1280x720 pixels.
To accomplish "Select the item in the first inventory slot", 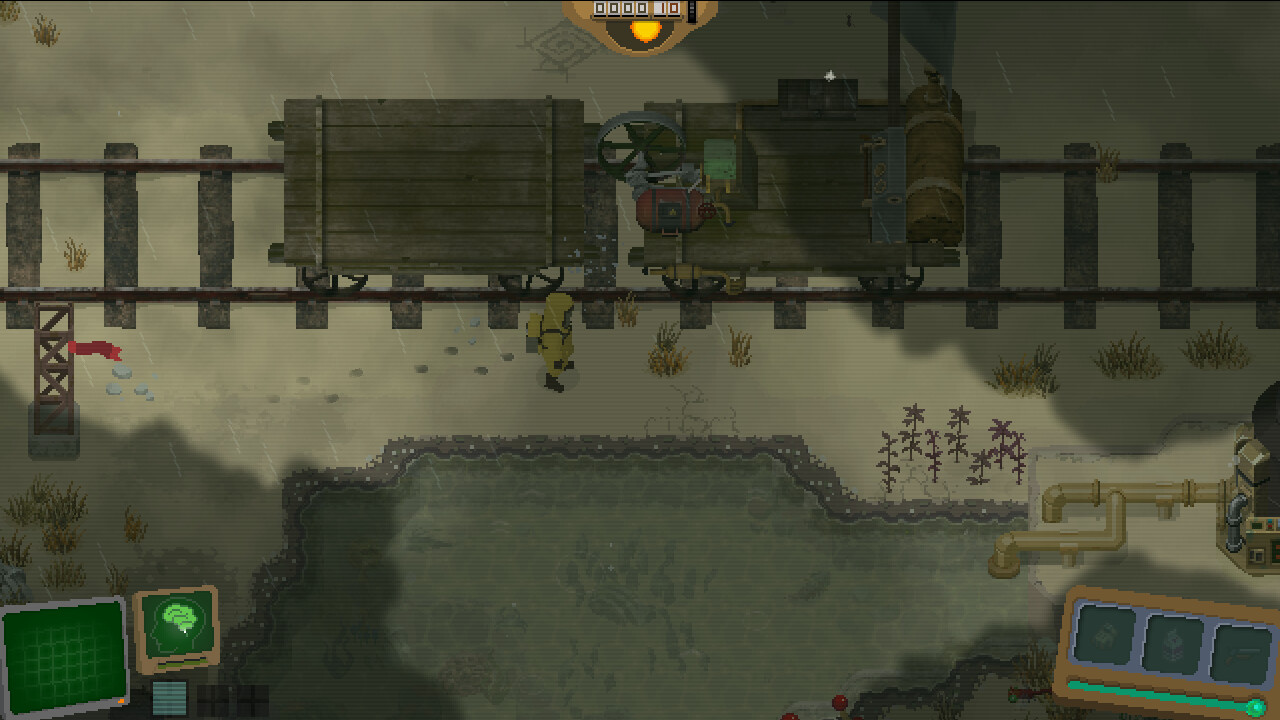I will [1103, 633].
